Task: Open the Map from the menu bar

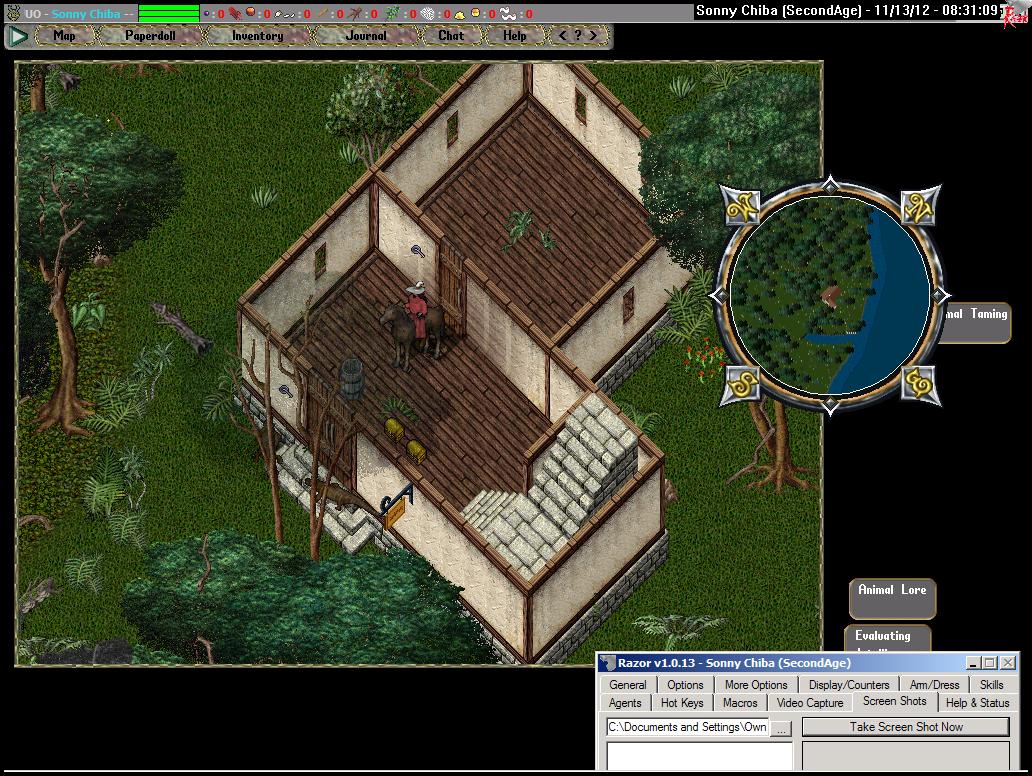Action: tap(64, 36)
